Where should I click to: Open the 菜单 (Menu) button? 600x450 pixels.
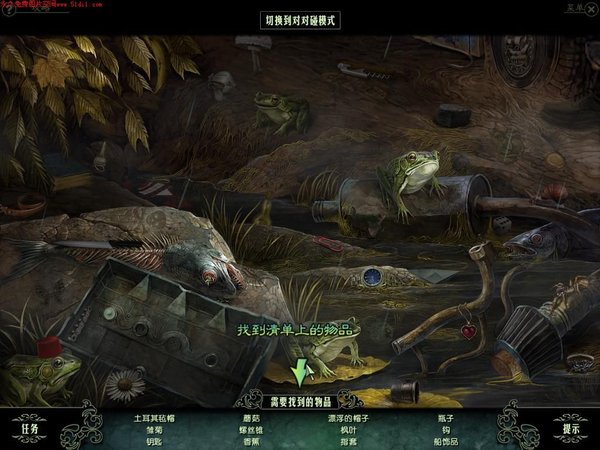coord(571,8)
